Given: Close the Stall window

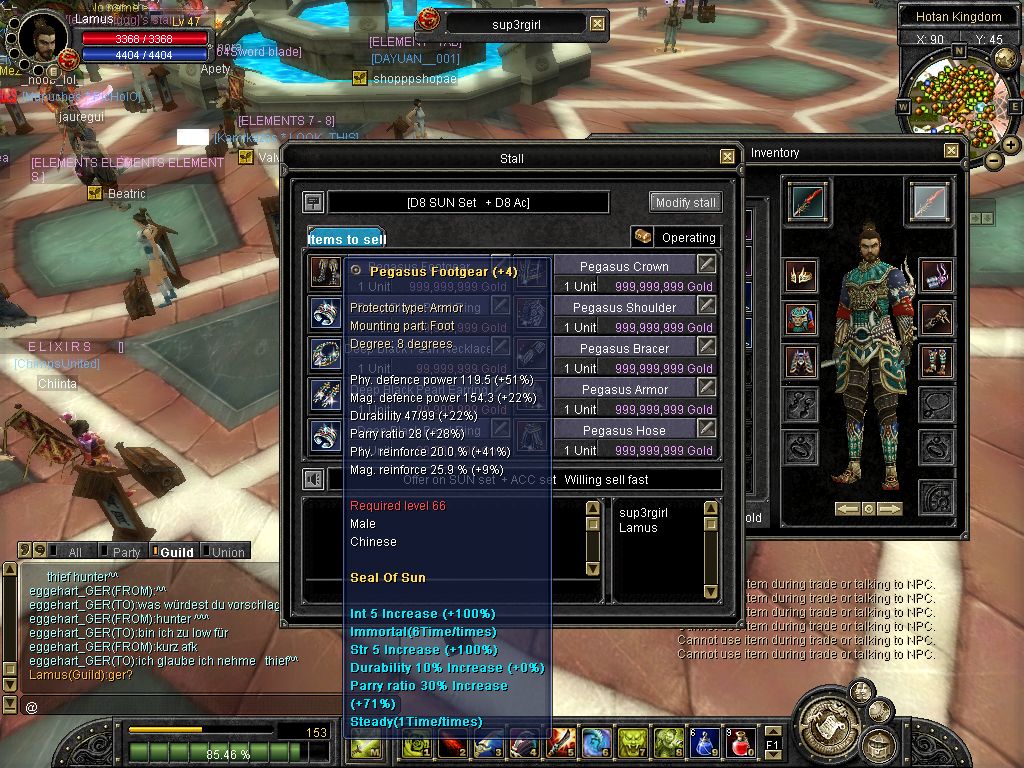Looking at the screenshot, I should point(728,157).
